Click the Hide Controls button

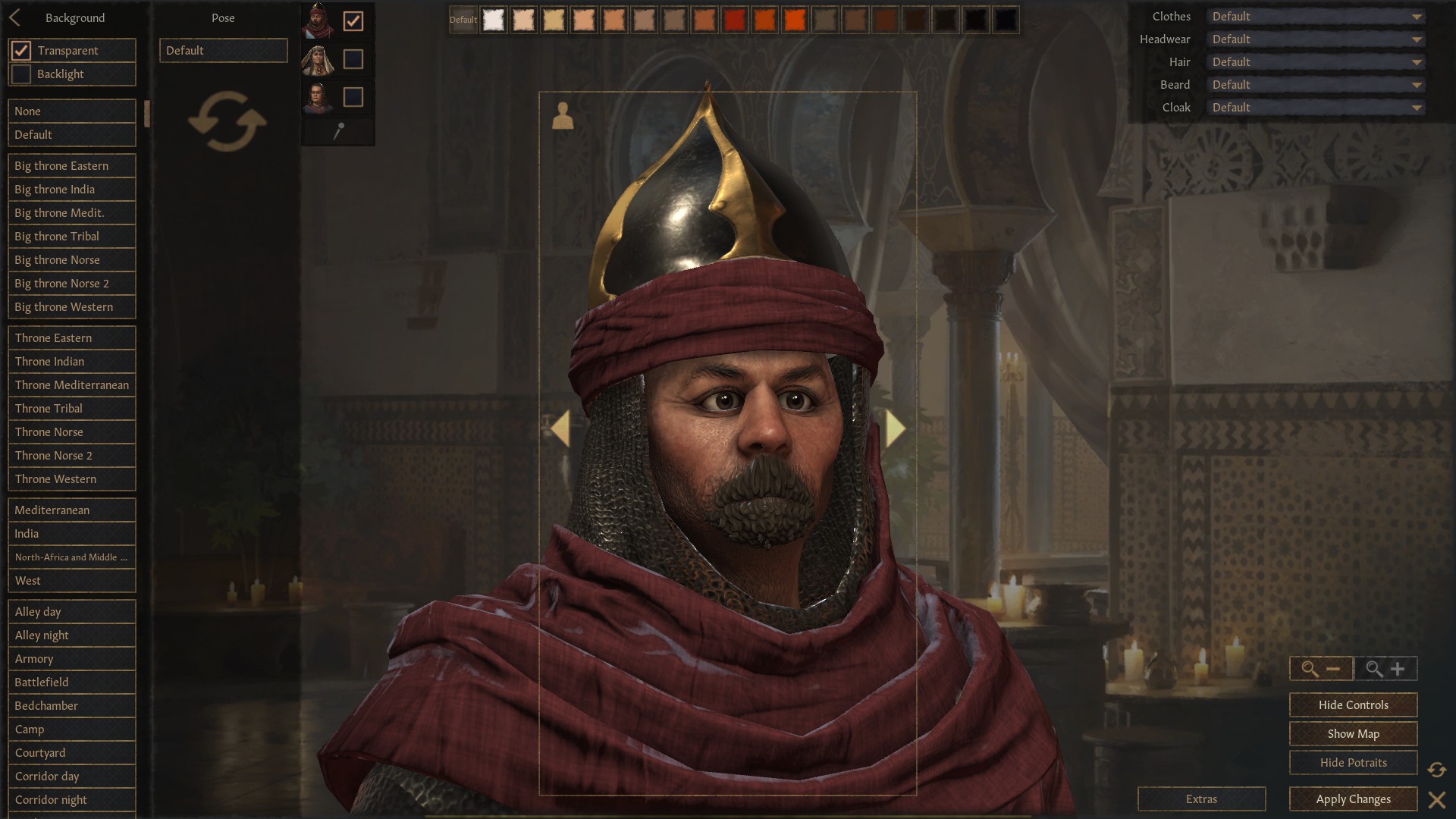tap(1353, 705)
